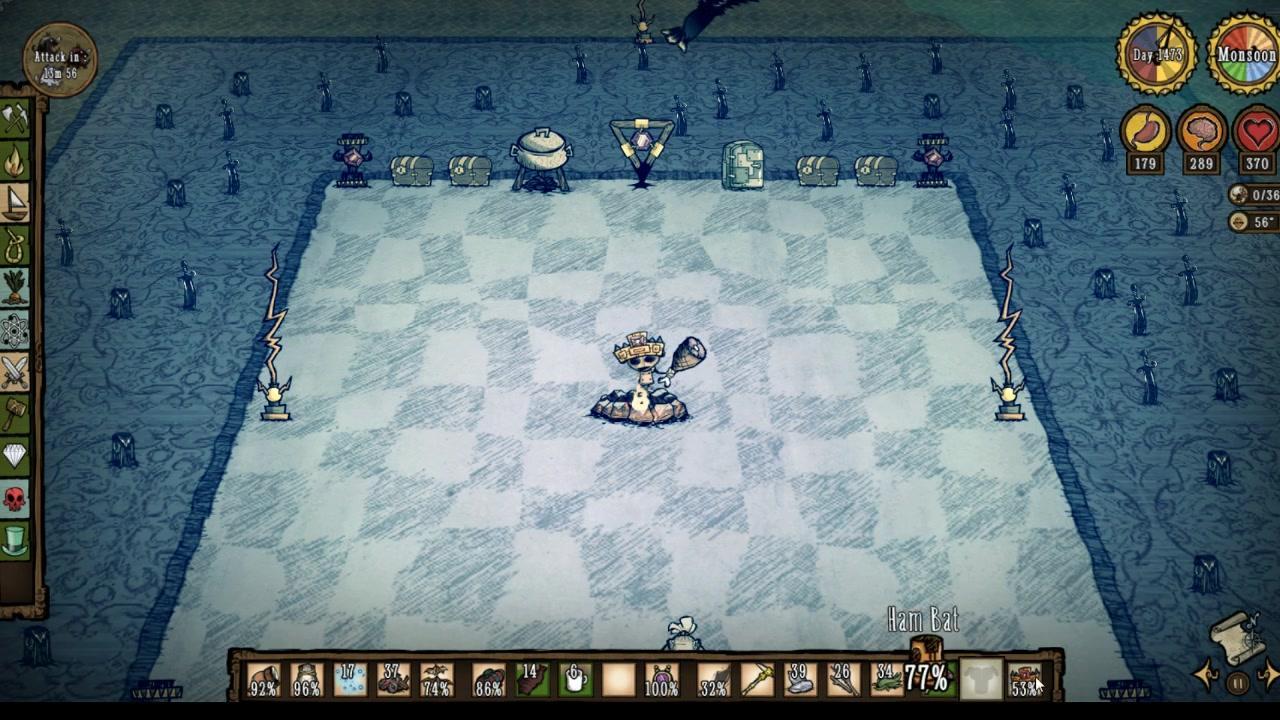Open the Survival rope crafting tab
1280x720 pixels.
15,245
